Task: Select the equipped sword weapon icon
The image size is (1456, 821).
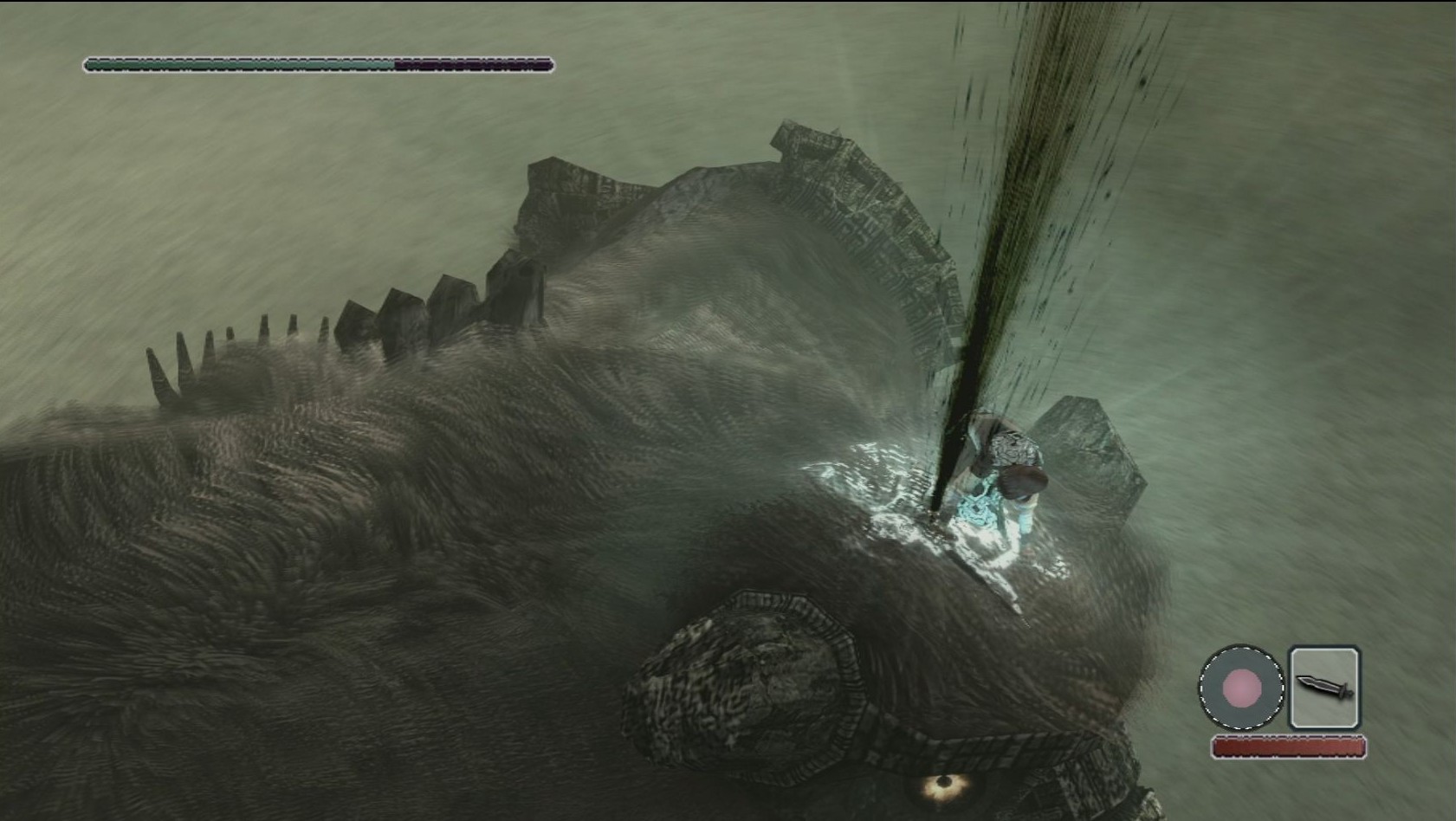Action: pos(1323,688)
